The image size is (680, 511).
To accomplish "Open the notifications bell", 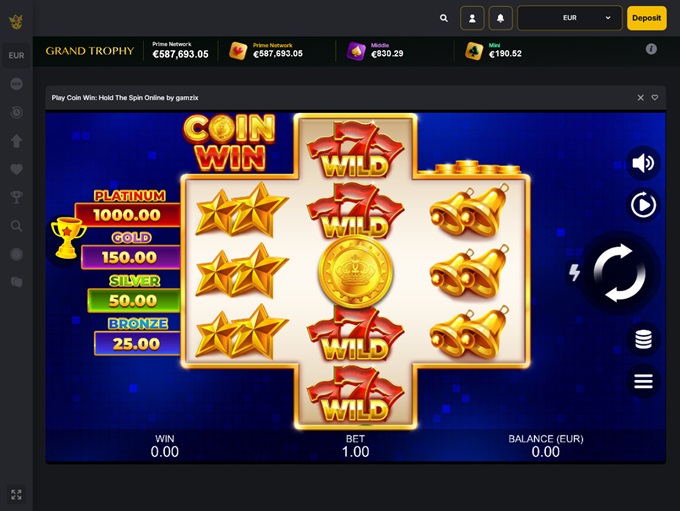I will tap(499, 18).
